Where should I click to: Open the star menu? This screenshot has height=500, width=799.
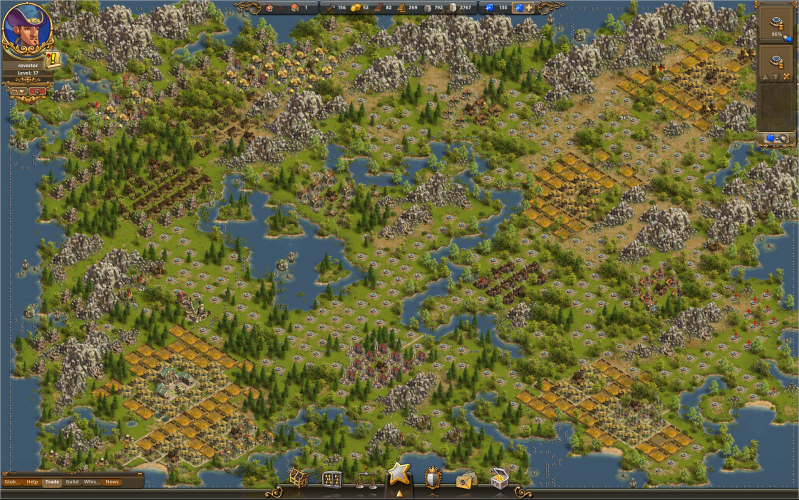(x=399, y=473)
